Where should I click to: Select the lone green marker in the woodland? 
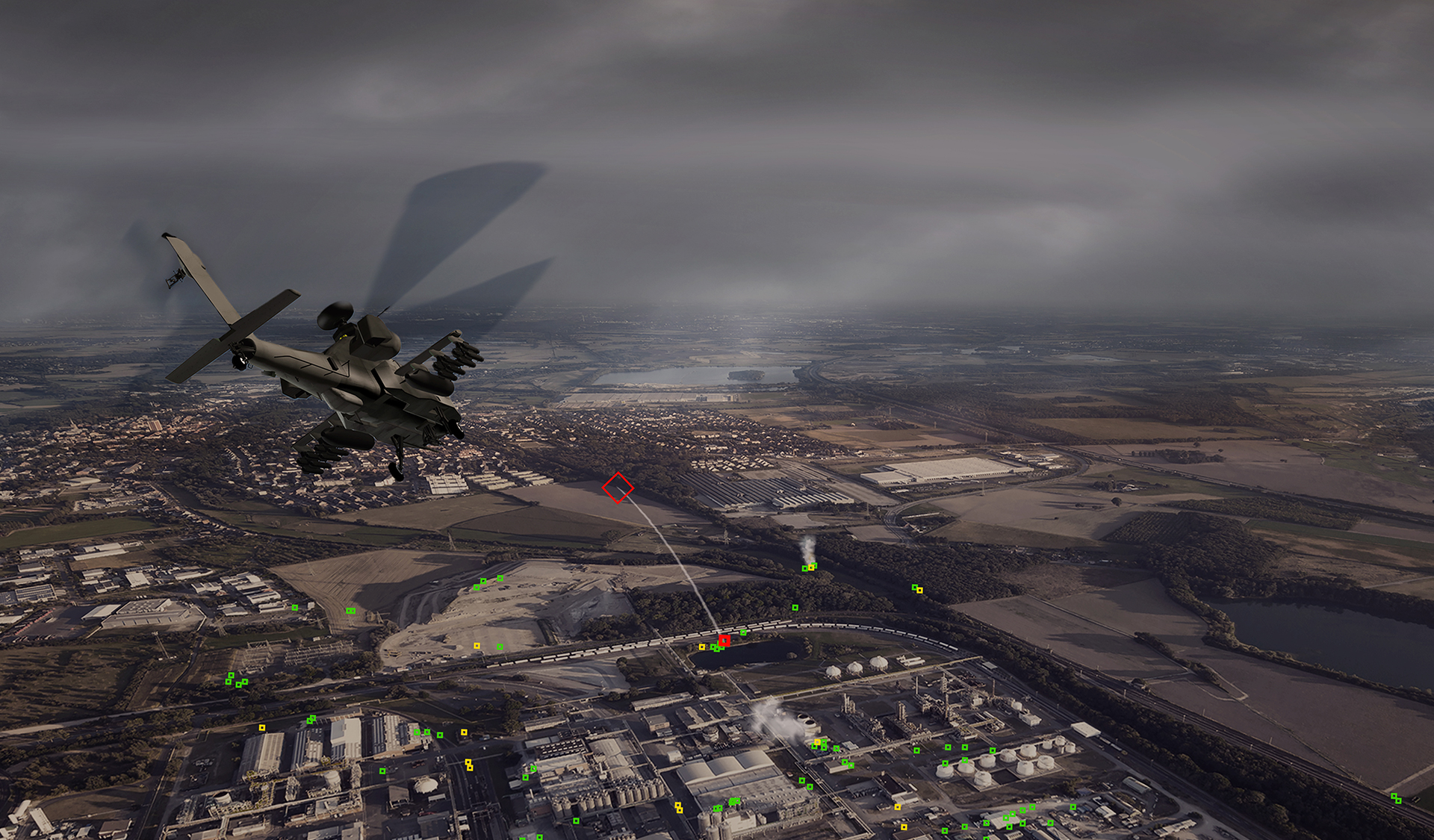795,607
